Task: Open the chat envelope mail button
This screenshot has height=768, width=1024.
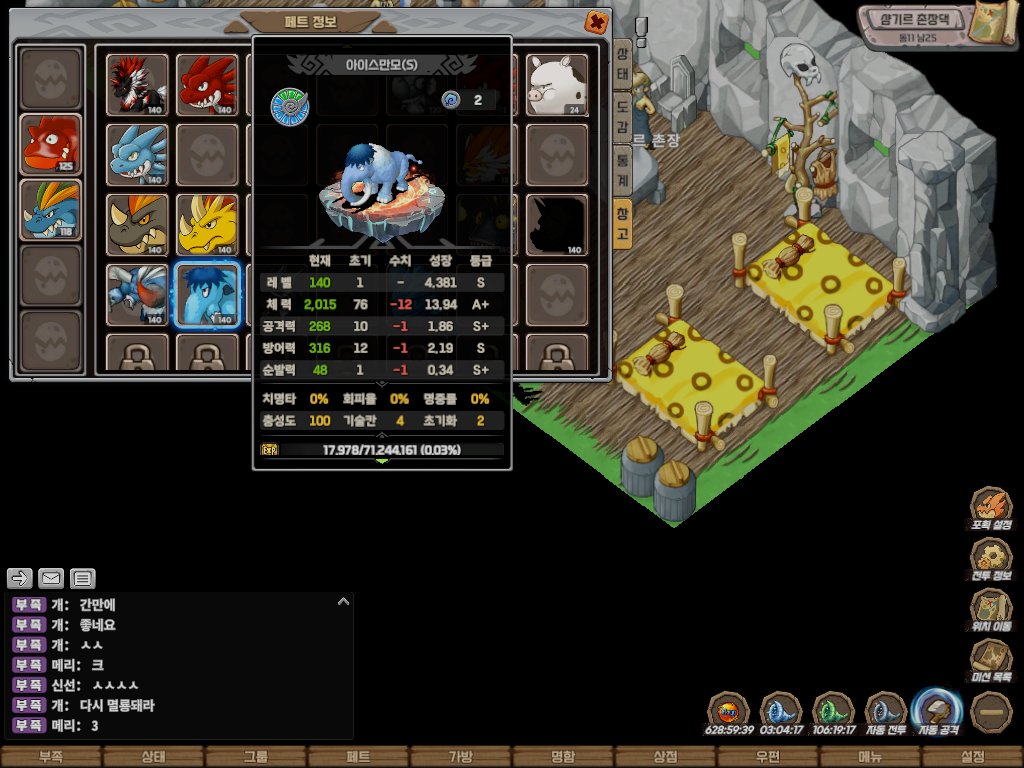Action: point(51,578)
